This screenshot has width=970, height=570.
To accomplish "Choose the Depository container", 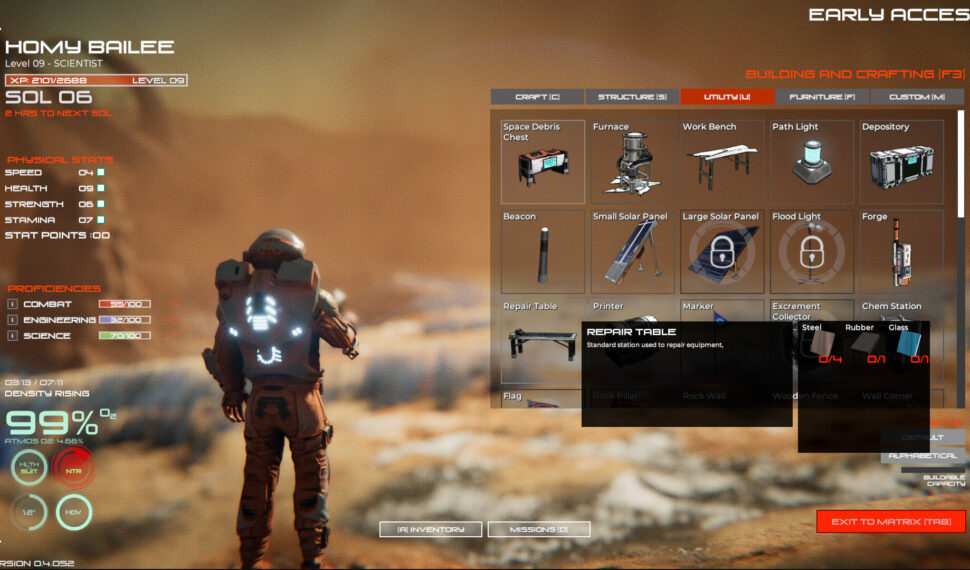I will pos(902,162).
